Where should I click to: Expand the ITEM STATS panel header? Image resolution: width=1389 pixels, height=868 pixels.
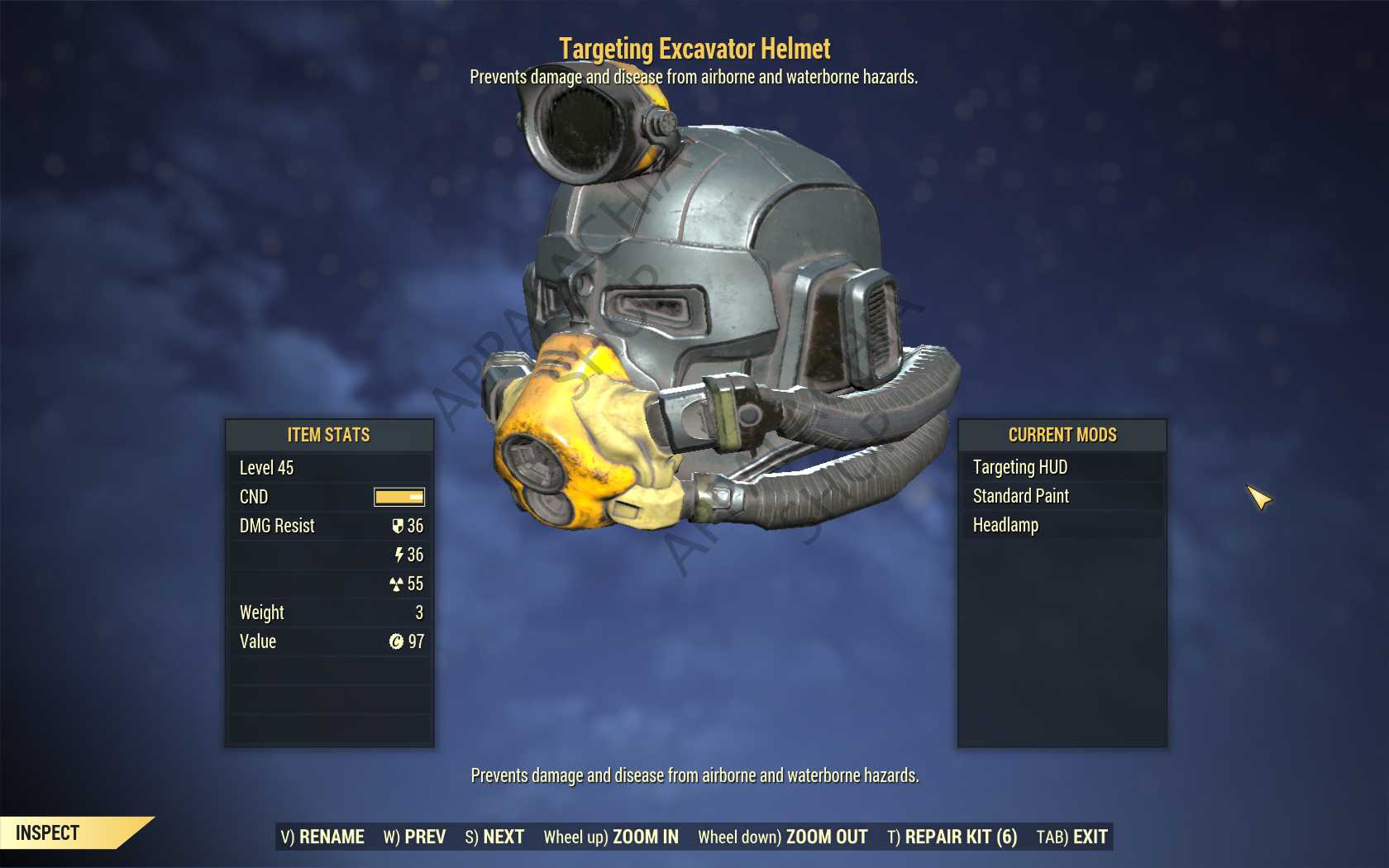pos(329,436)
